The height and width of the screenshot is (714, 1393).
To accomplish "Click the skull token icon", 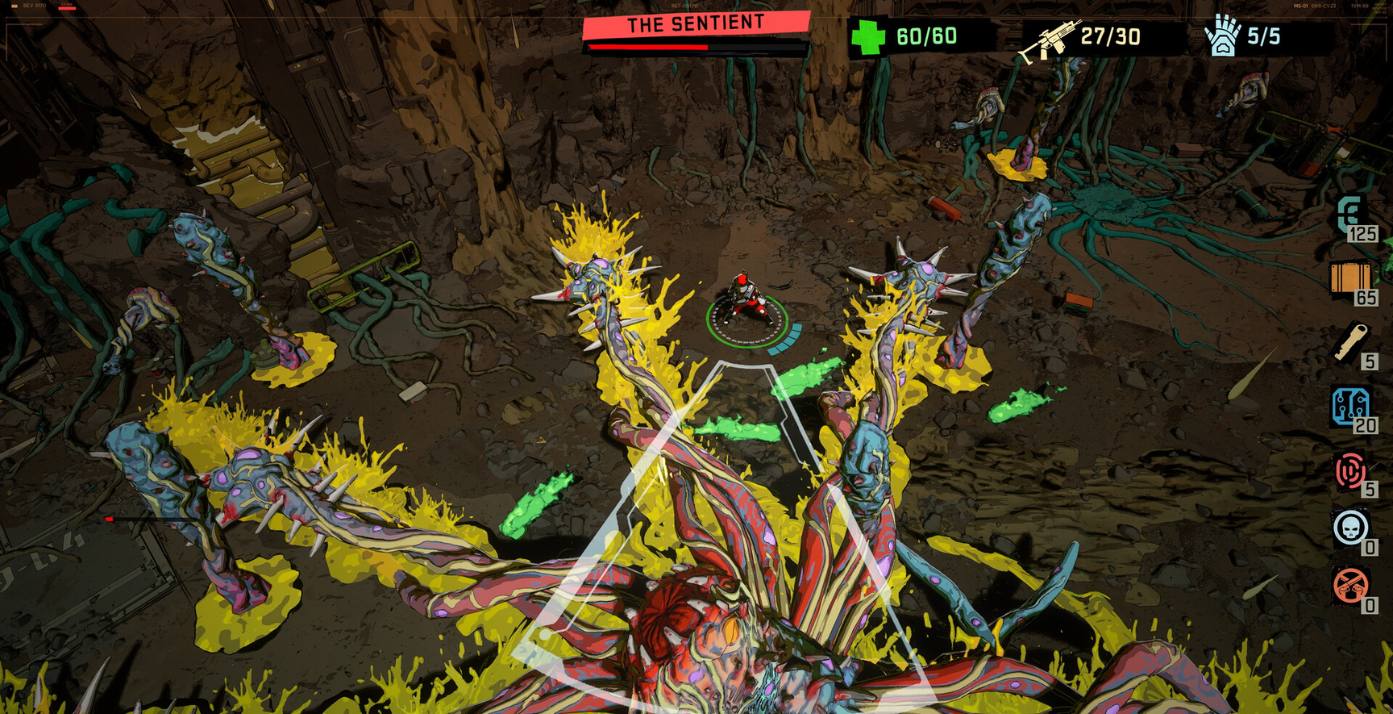I will (1350, 526).
